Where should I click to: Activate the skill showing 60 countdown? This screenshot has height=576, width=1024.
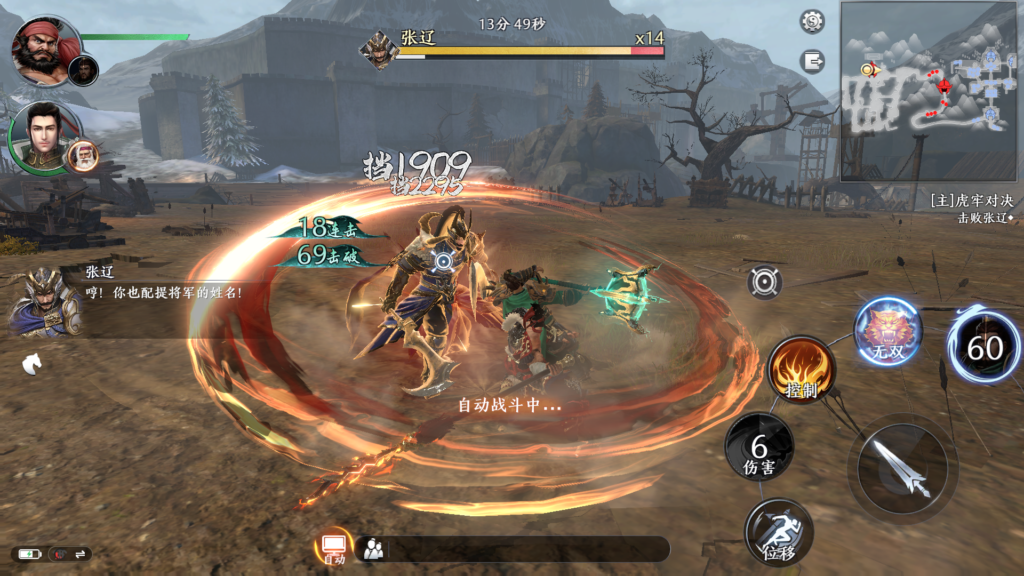pyautogui.click(x=983, y=346)
